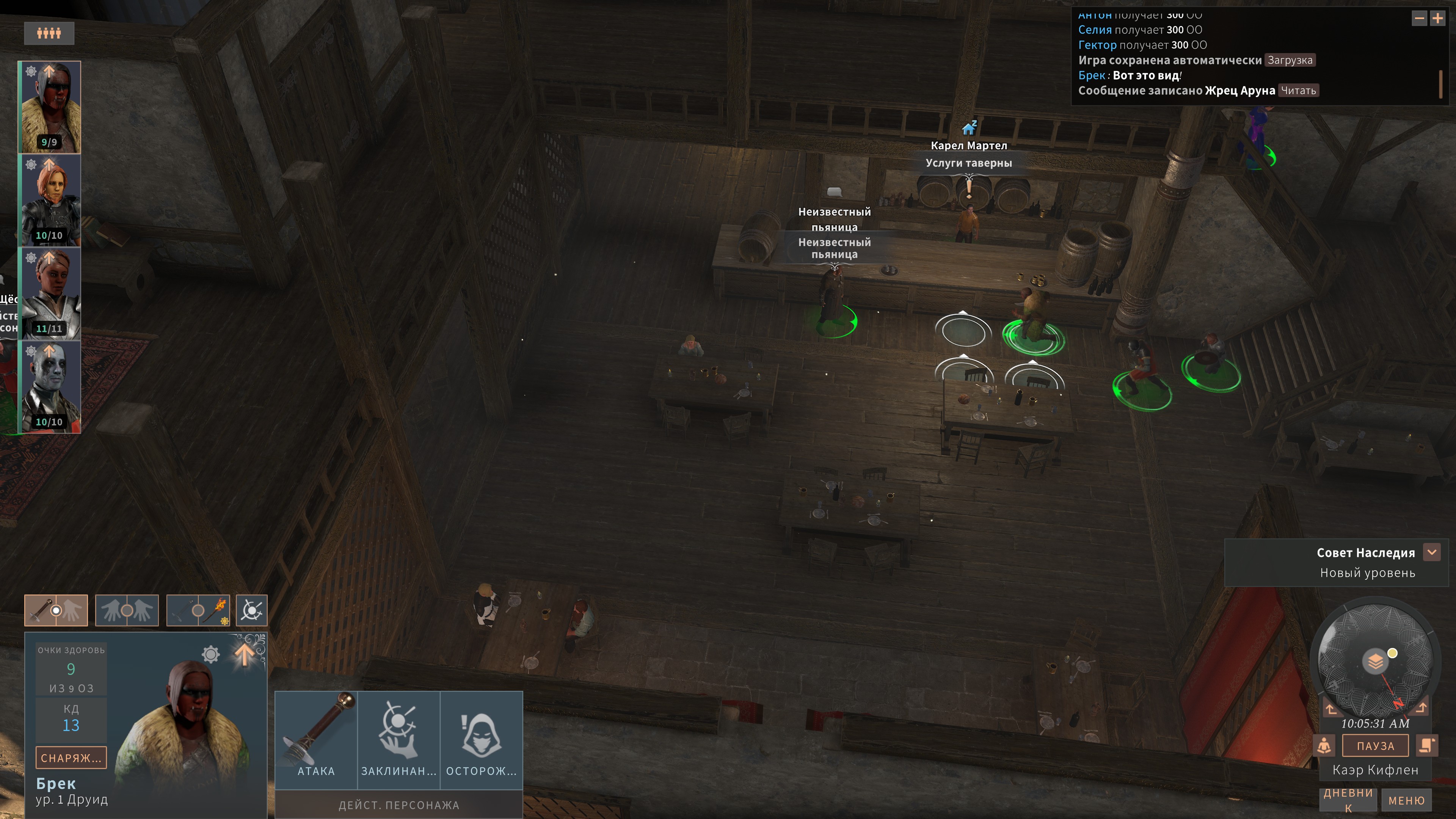Choose the АТАКА action
The image size is (1456, 819).
pyautogui.click(x=317, y=739)
